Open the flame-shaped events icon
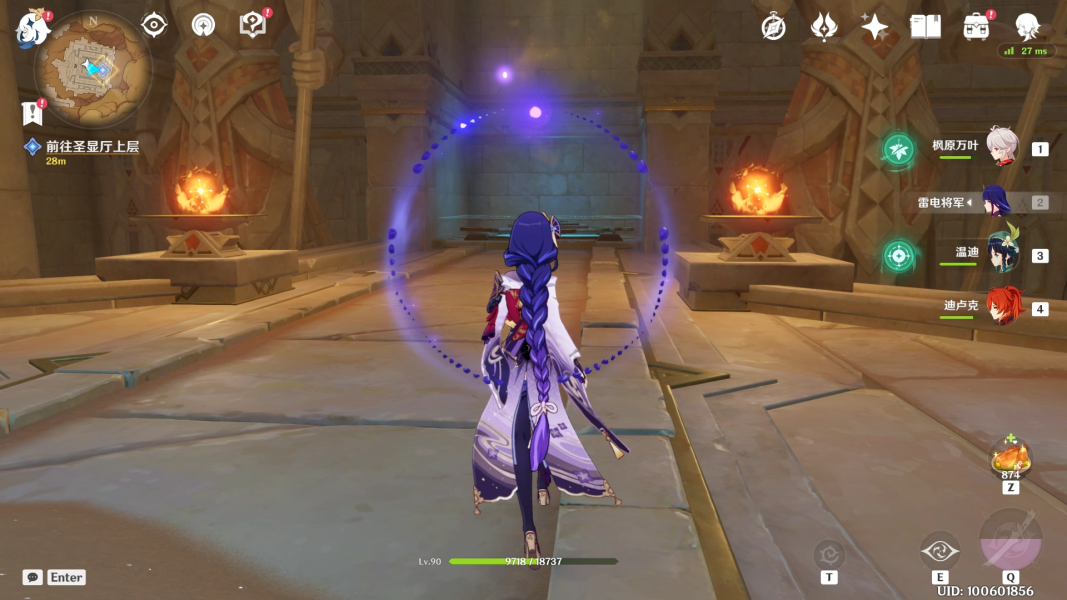This screenshot has width=1067, height=600. [x=824, y=27]
